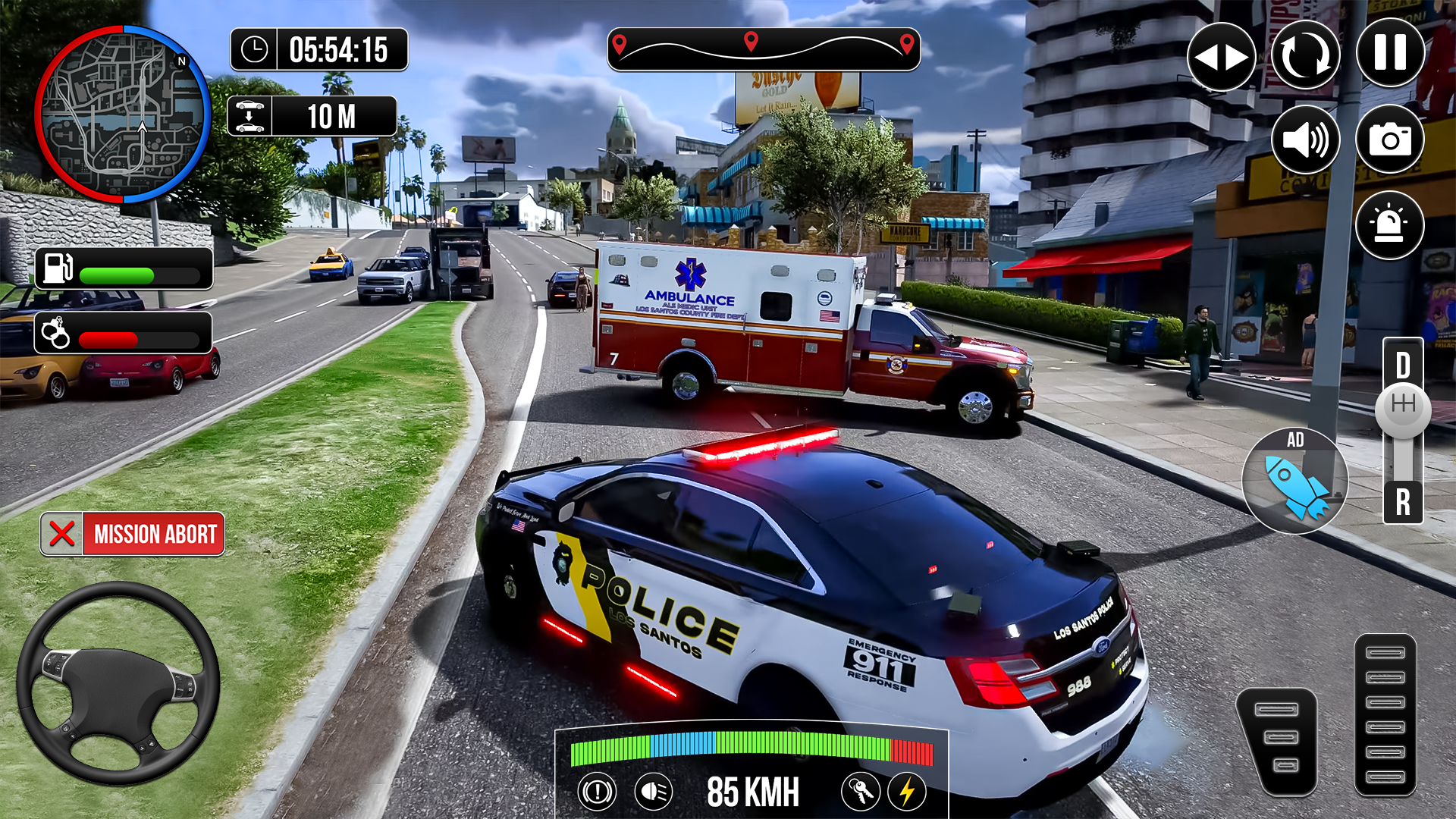Activate the police siren
This screenshot has height=819, width=1456.
pos(1390,224)
